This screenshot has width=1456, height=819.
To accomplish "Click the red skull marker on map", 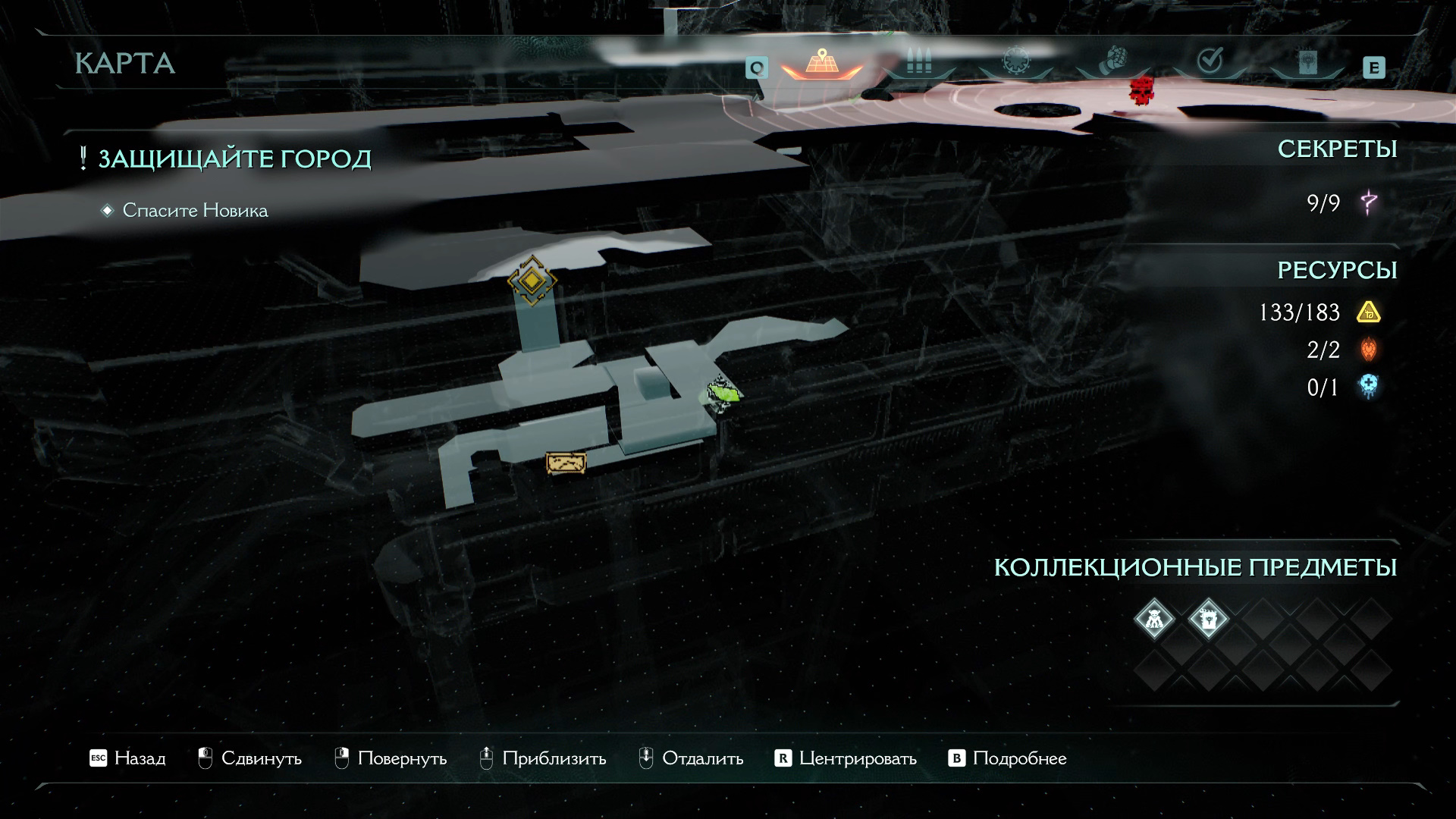I will point(1139,91).
